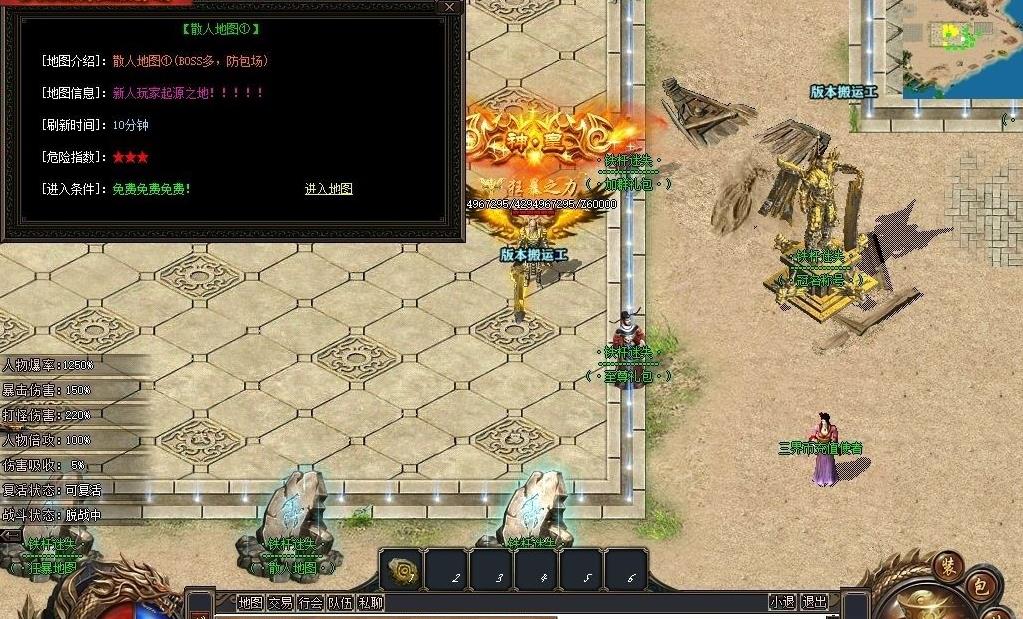The height and width of the screenshot is (619, 1023).
Task: Open the 地图 map button
Action: [250, 602]
